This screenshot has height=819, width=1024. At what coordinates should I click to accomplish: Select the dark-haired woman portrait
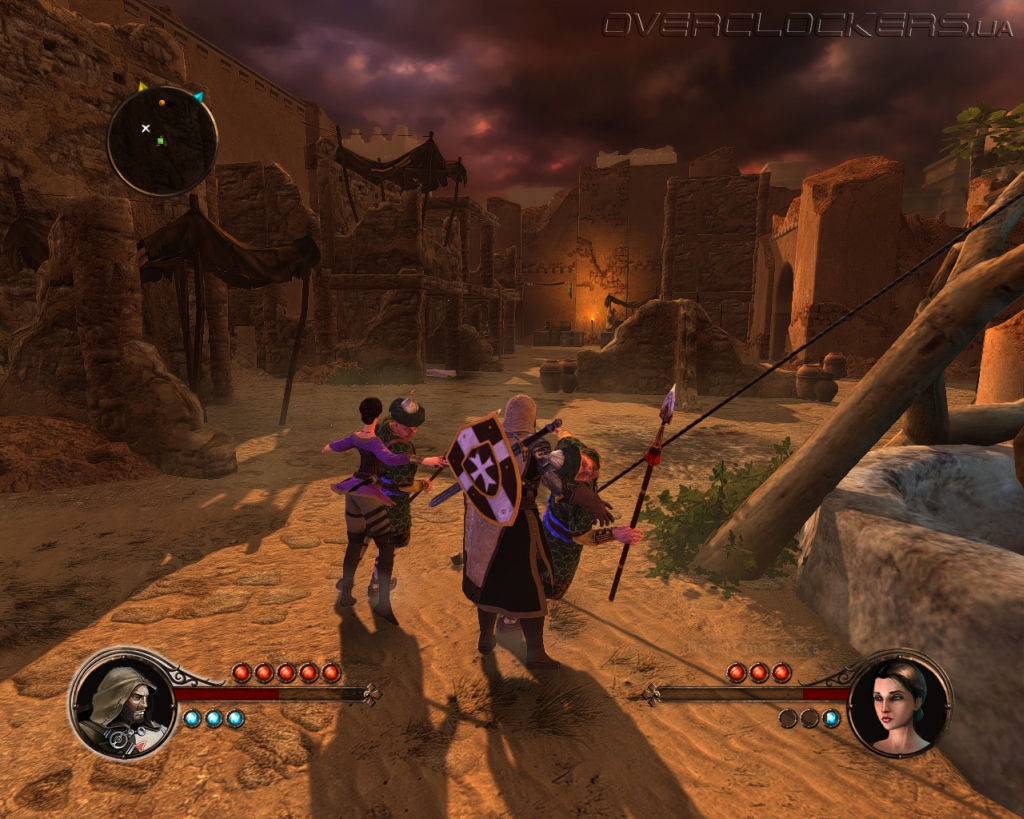(899, 703)
